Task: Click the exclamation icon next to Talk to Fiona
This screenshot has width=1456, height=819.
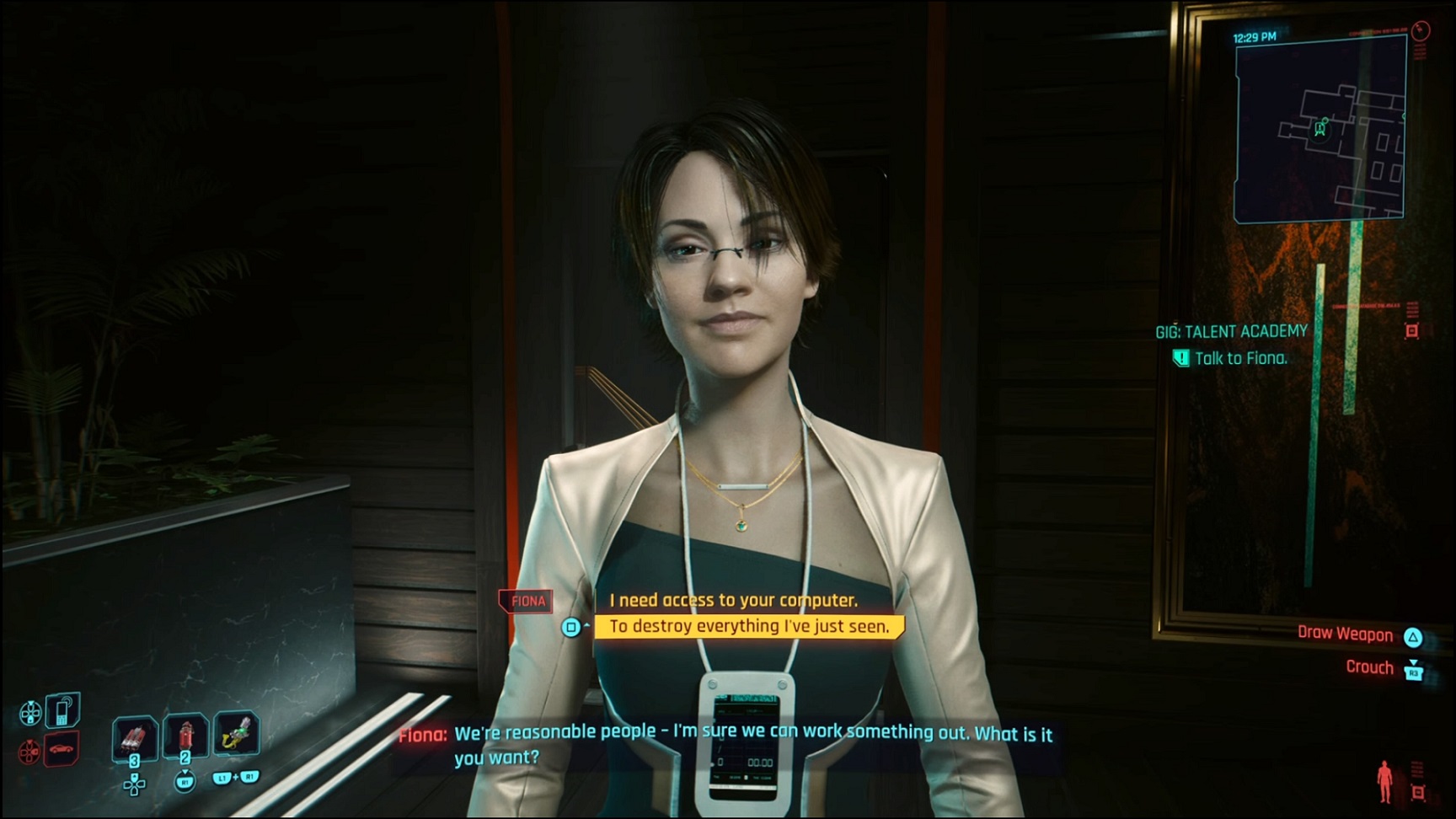Action: (1180, 357)
